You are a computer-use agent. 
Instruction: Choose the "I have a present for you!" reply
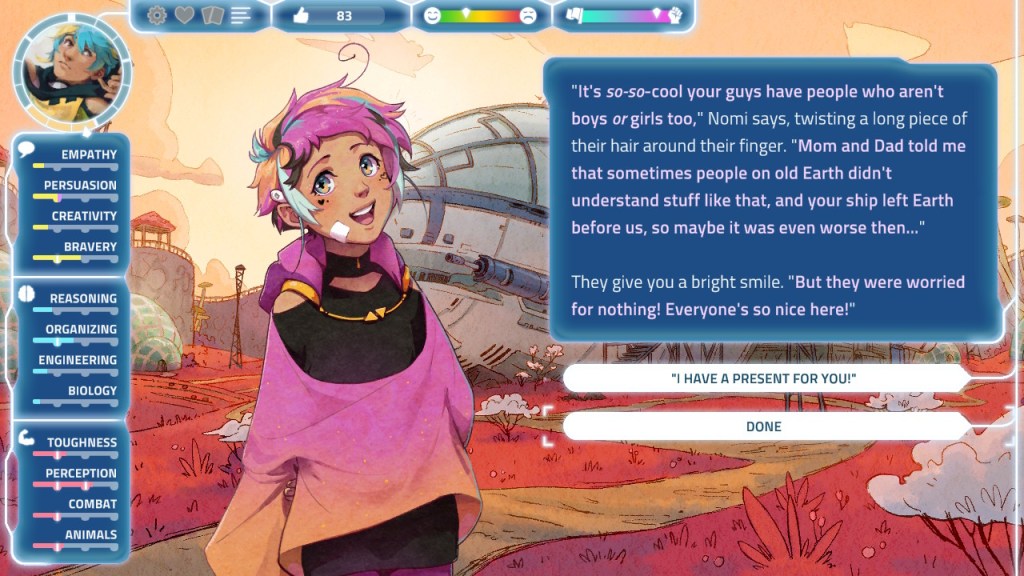click(764, 378)
